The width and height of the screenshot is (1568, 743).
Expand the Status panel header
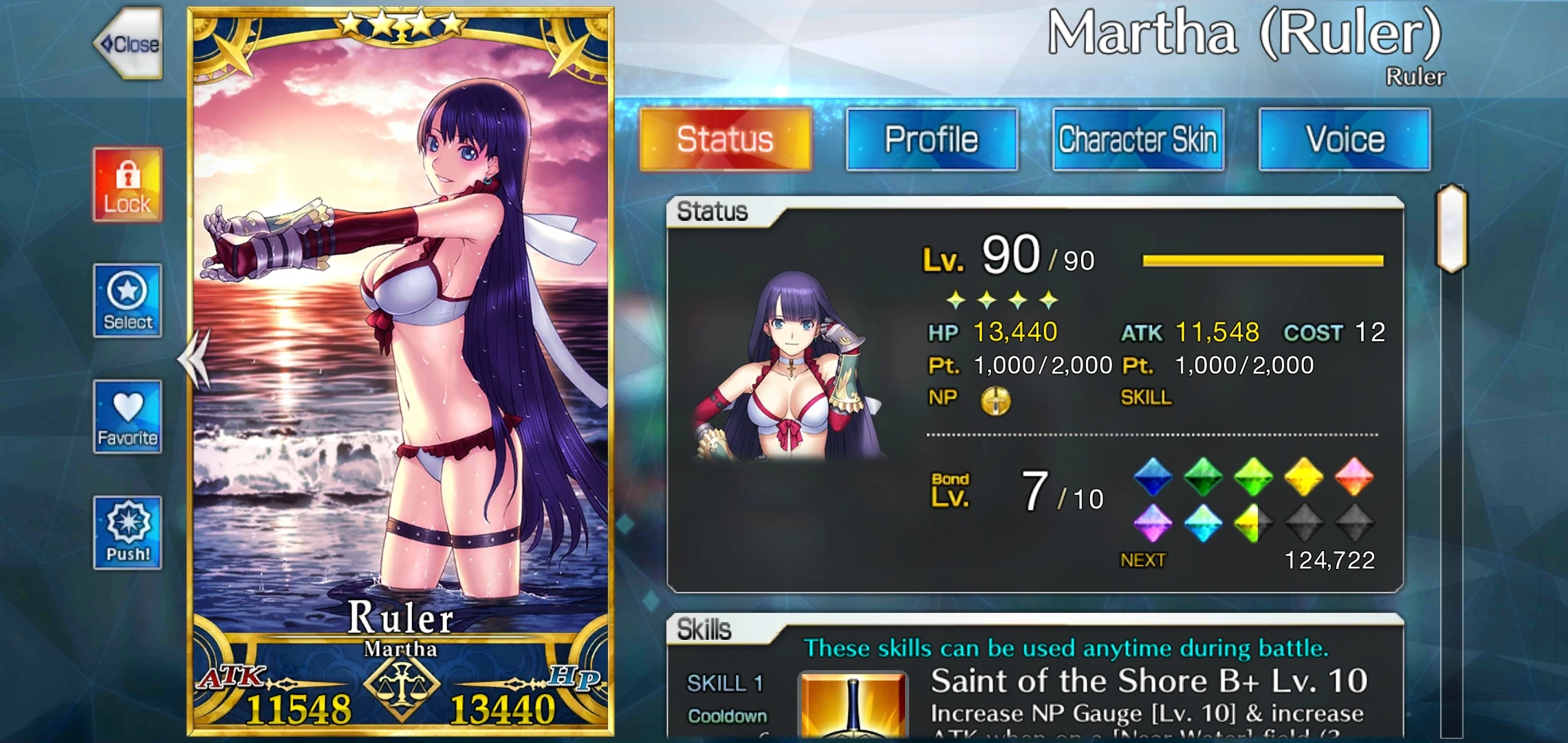(712, 213)
